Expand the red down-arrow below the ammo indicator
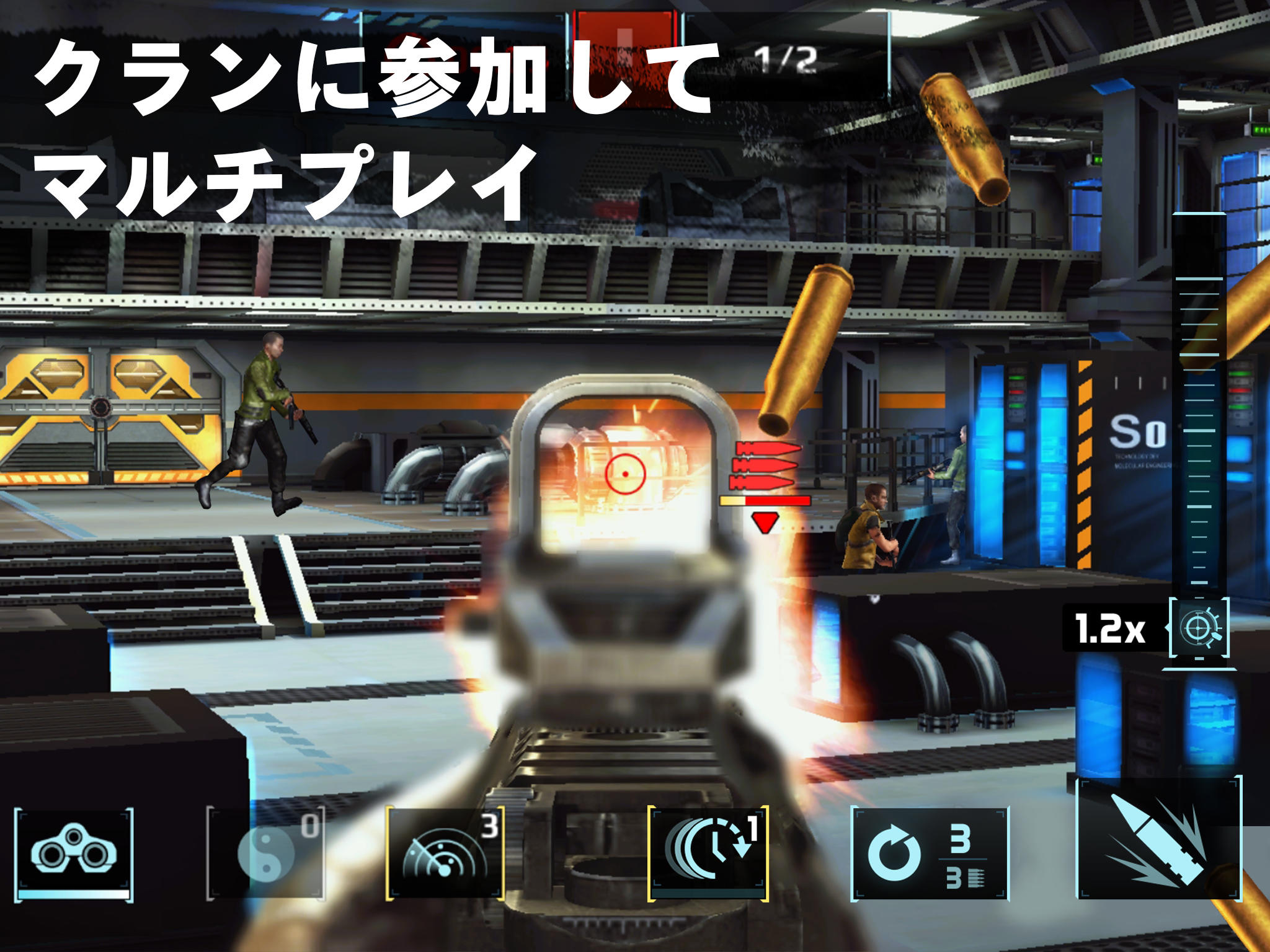This screenshot has width=1270, height=952. [765, 524]
